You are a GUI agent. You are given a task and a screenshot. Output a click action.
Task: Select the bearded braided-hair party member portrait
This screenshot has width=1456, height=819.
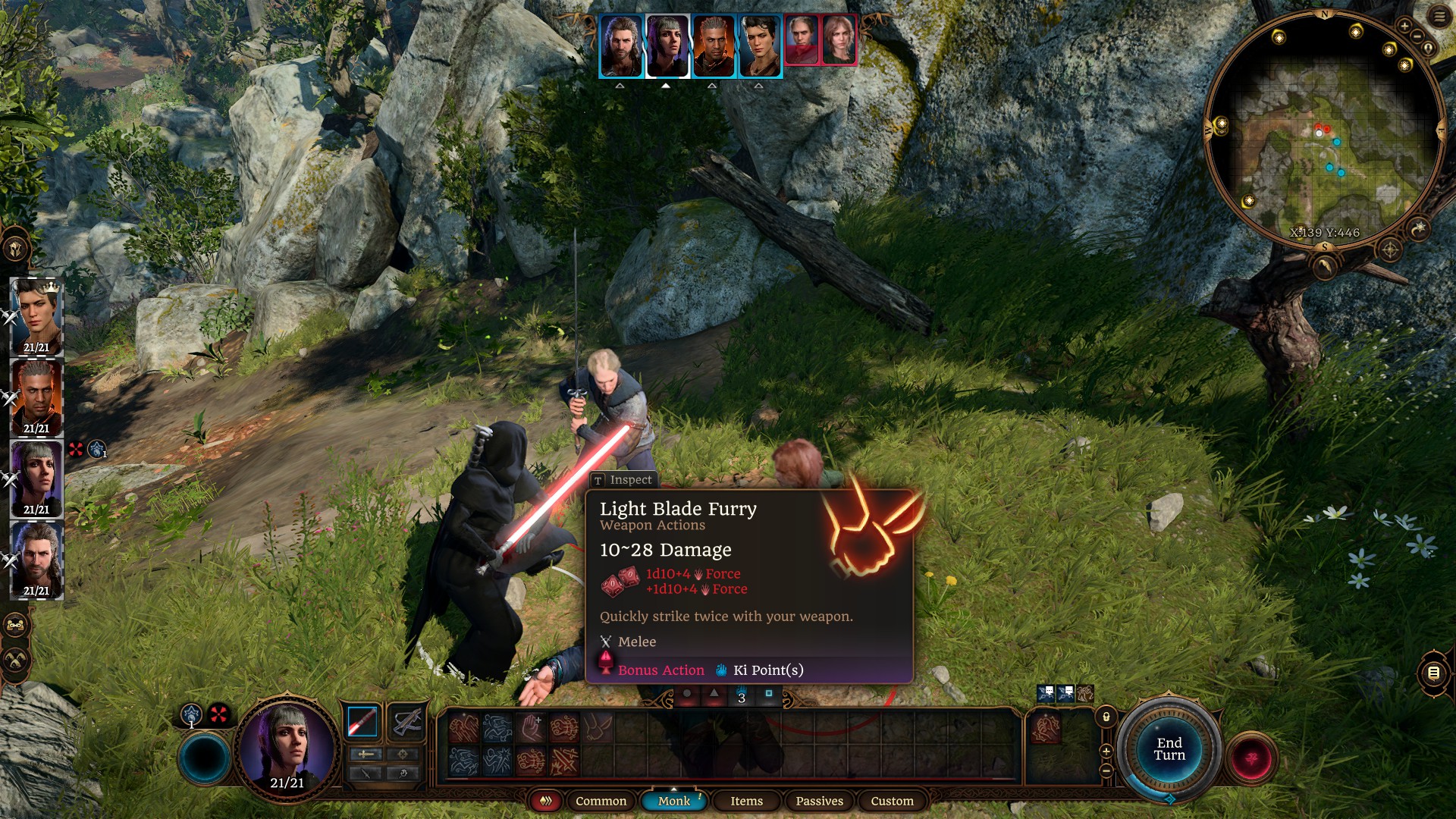tap(36, 560)
